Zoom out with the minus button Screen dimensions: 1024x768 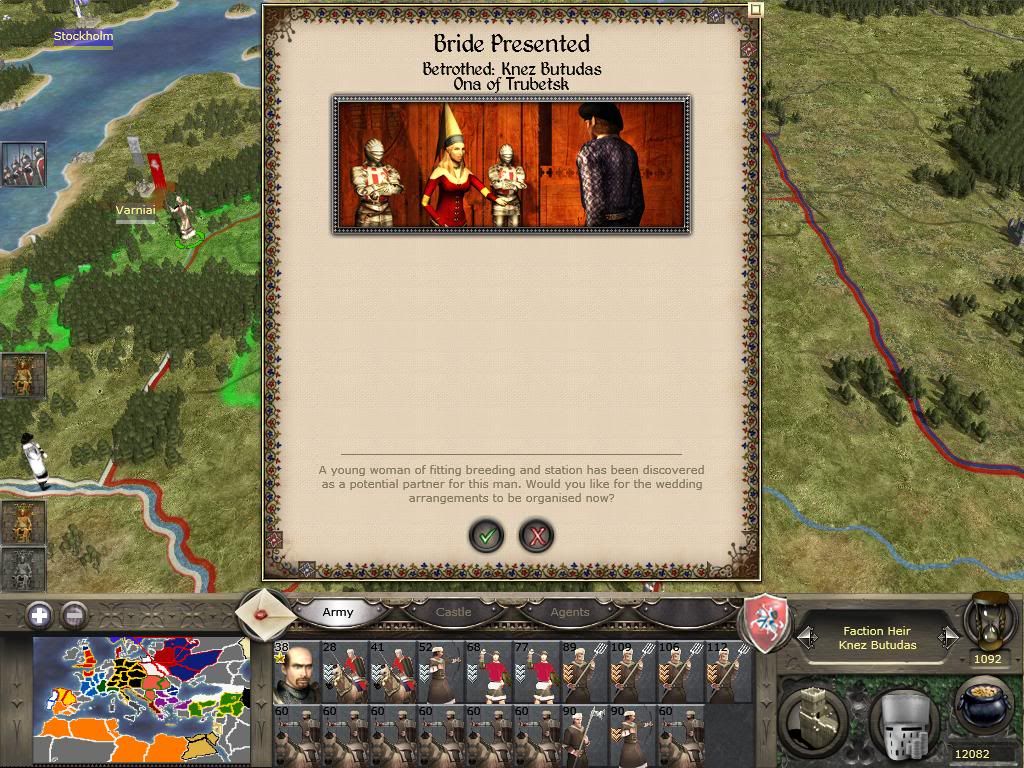[74, 615]
